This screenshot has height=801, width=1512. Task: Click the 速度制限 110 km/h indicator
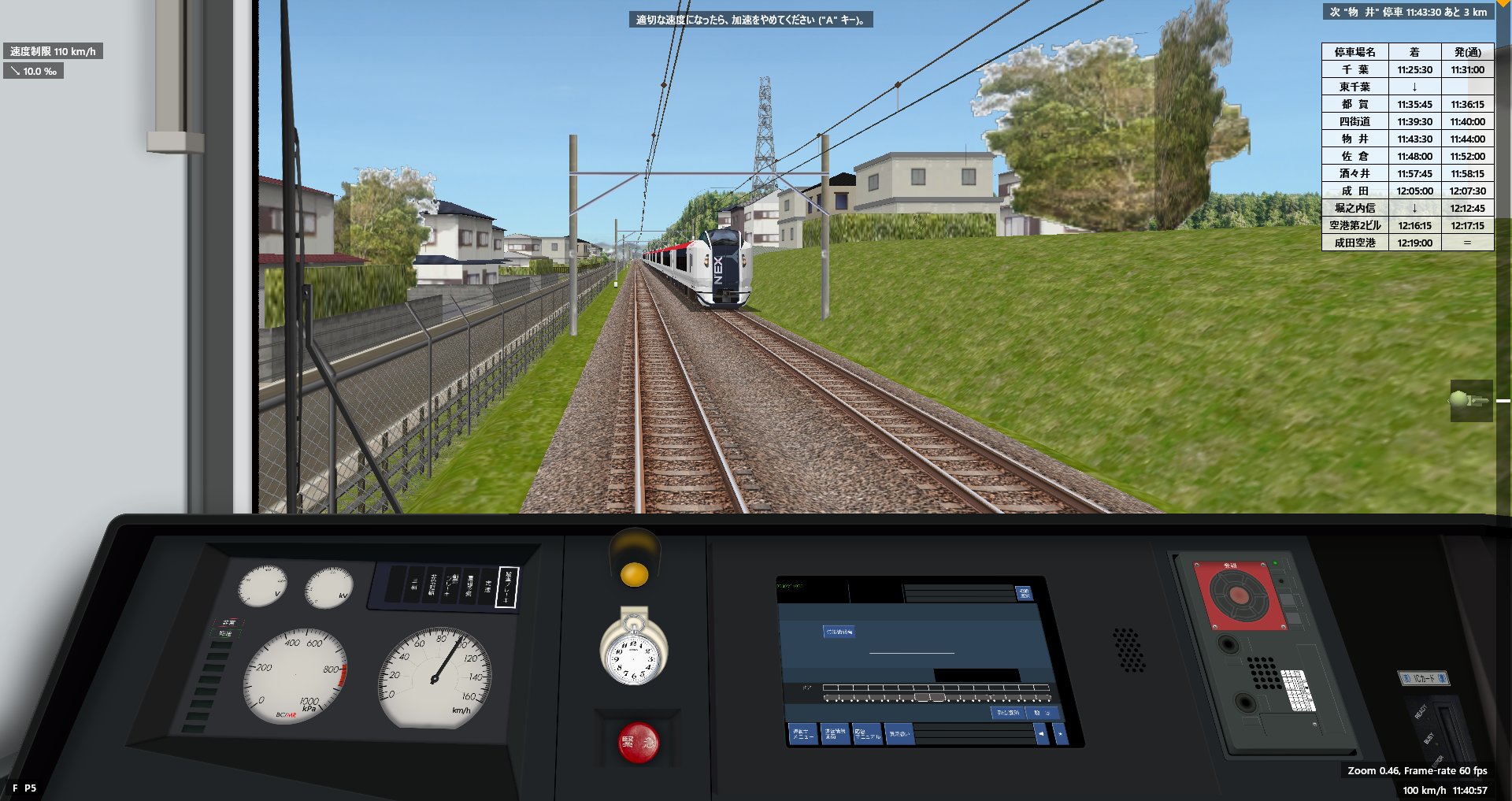54,50
